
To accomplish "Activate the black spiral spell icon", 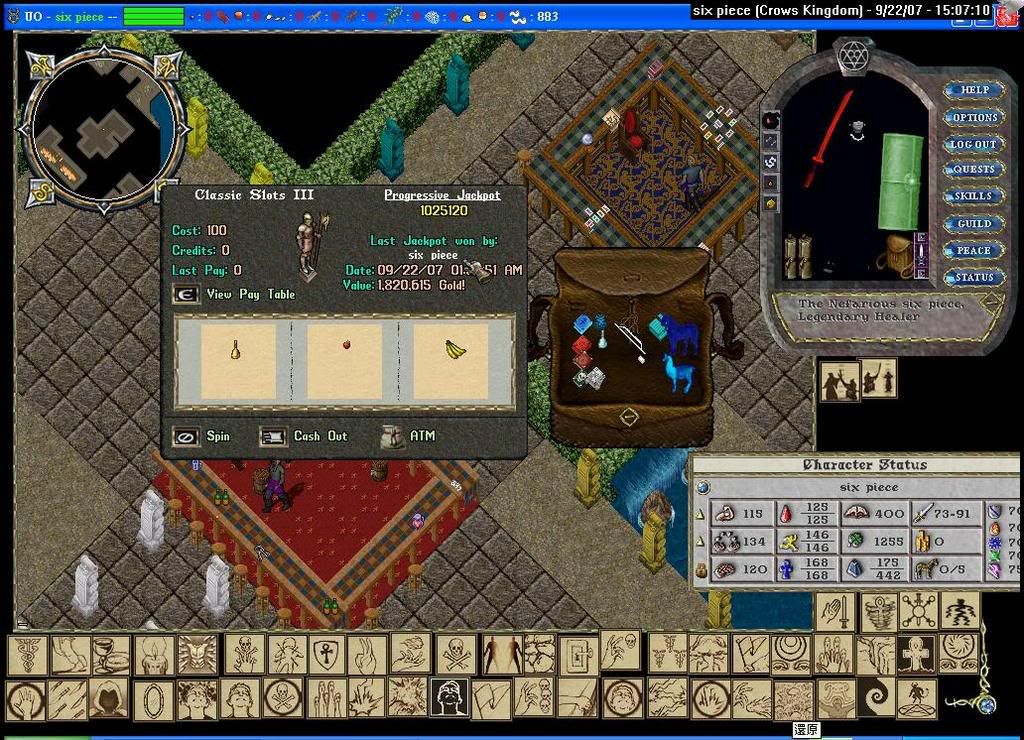I will 876,697.
